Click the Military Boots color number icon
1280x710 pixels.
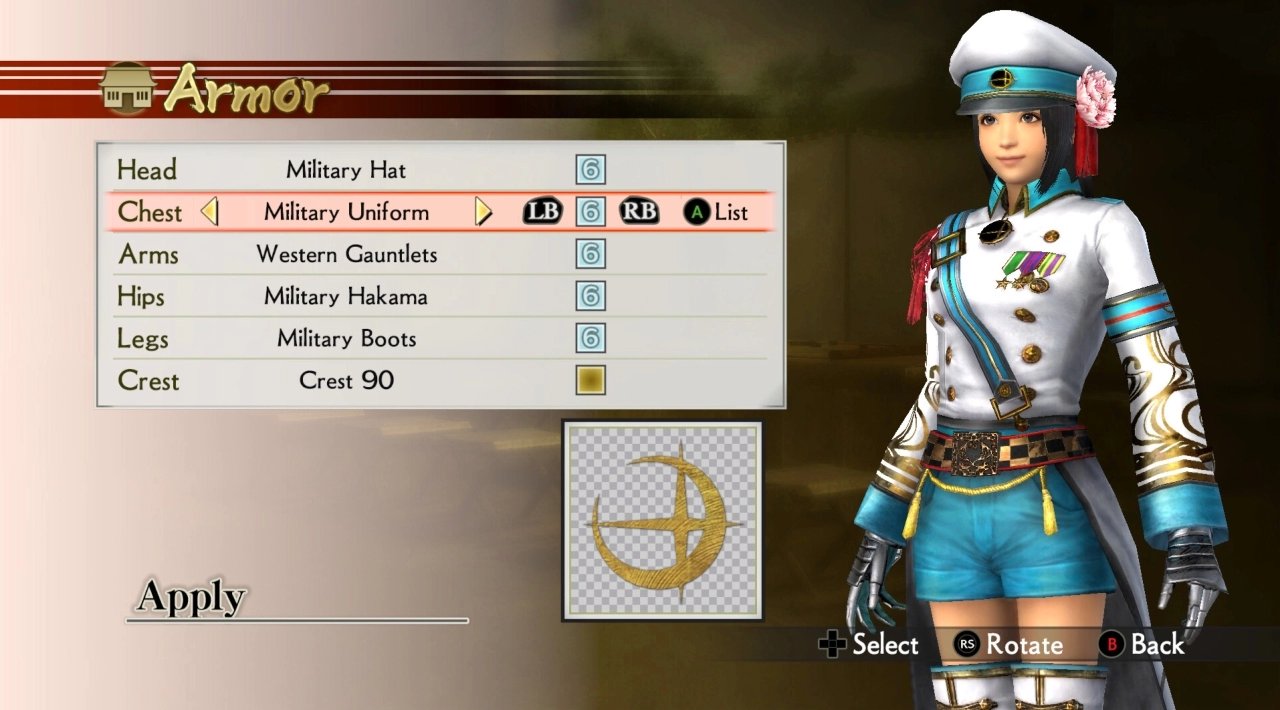tap(590, 338)
